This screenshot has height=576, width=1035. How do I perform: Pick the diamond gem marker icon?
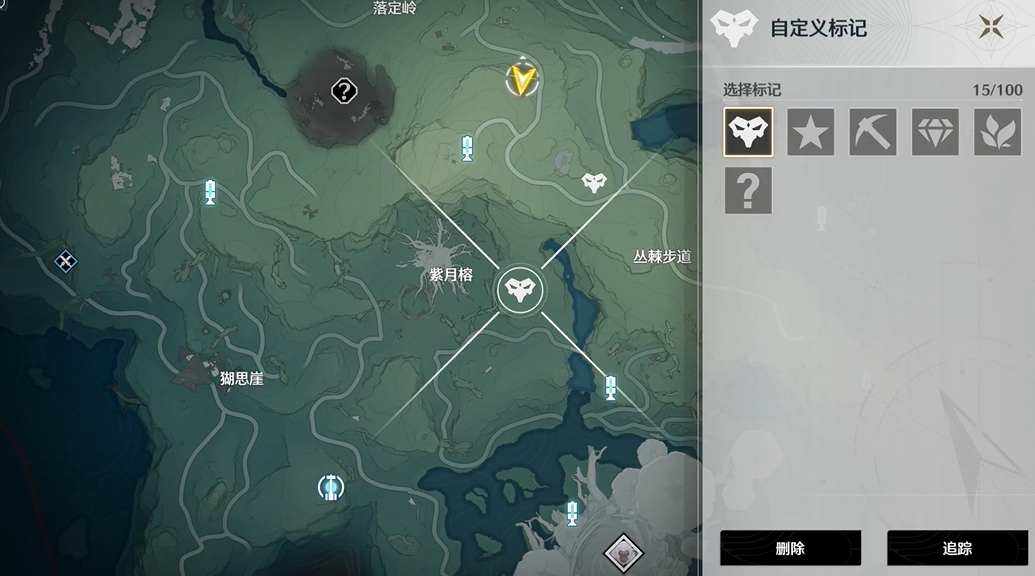(935, 132)
